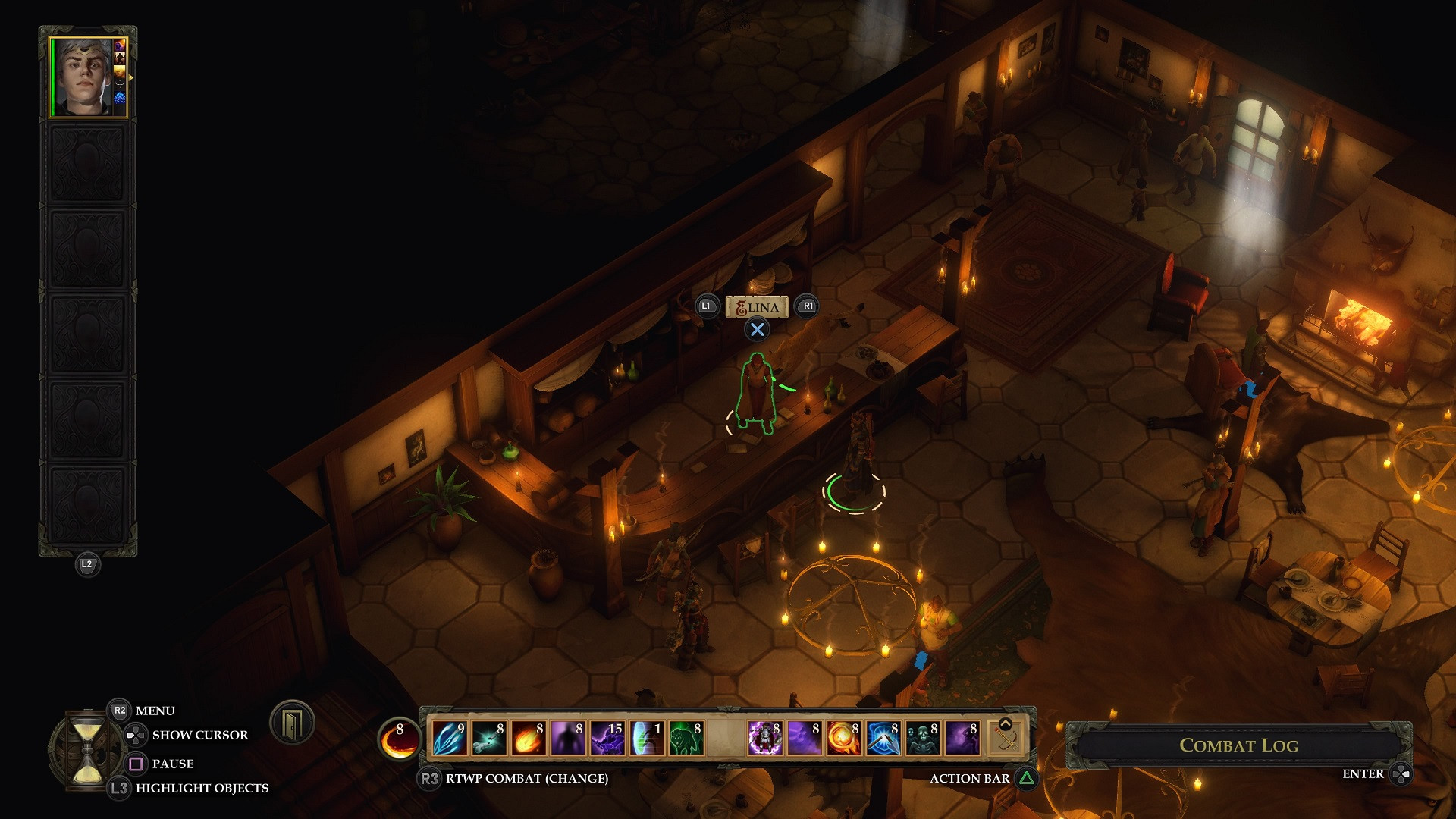
Task: Select the blond character portrait
Action: pyautogui.click(x=87, y=77)
